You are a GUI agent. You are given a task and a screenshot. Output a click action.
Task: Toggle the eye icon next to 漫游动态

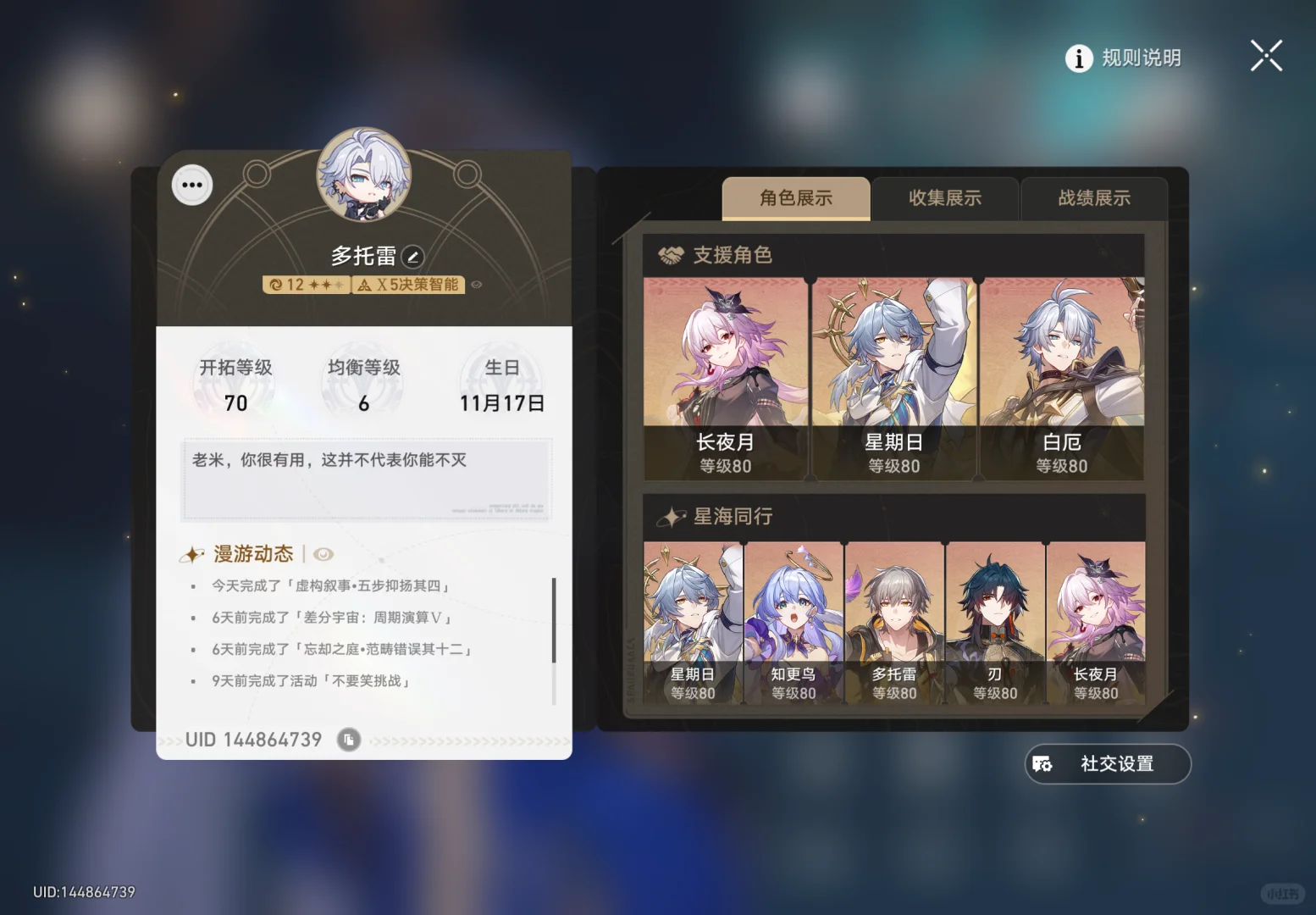tap(324, 553)
